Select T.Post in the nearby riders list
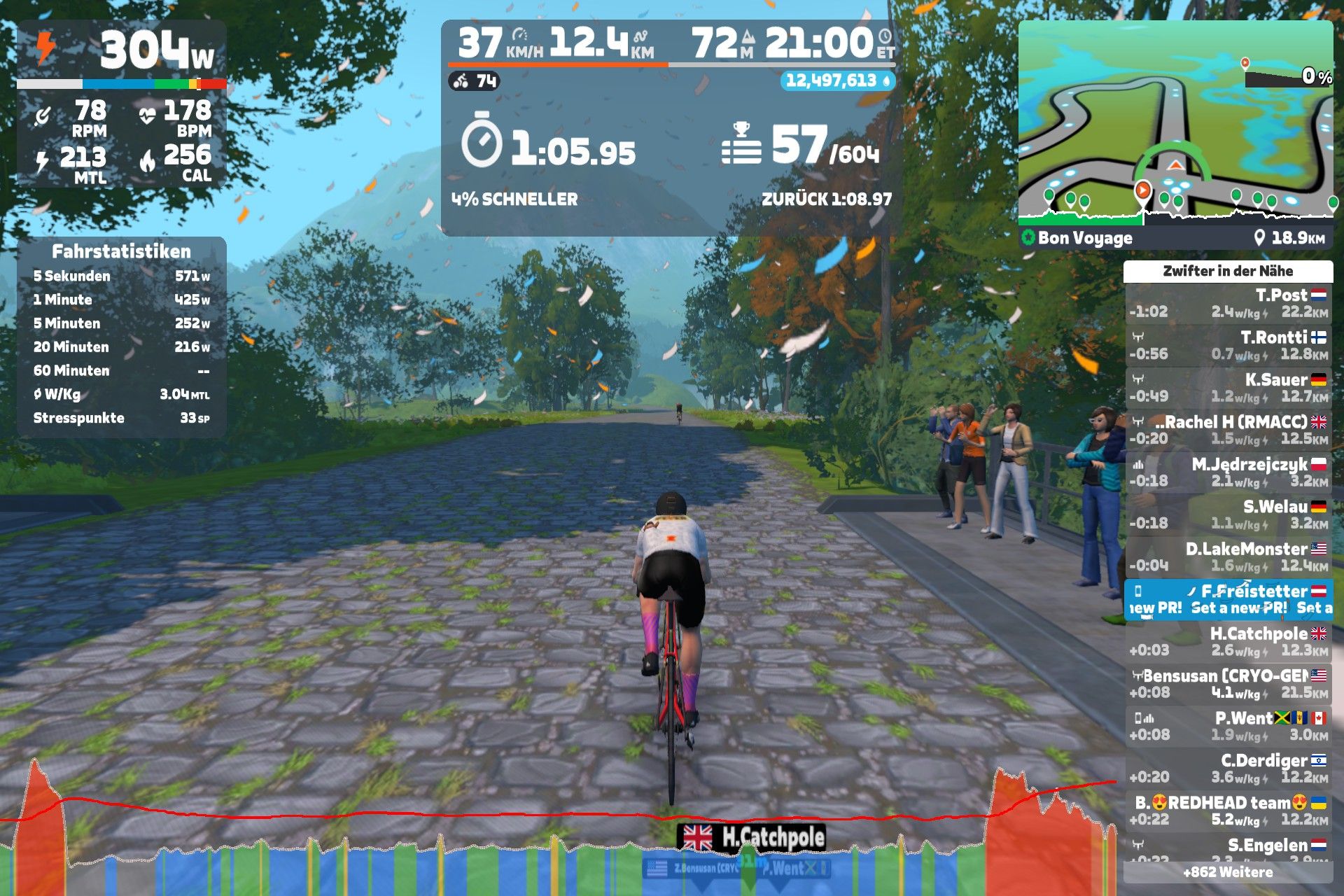Image resolution: width=1344 pixels, height=896 pixels. [1228, 303]
